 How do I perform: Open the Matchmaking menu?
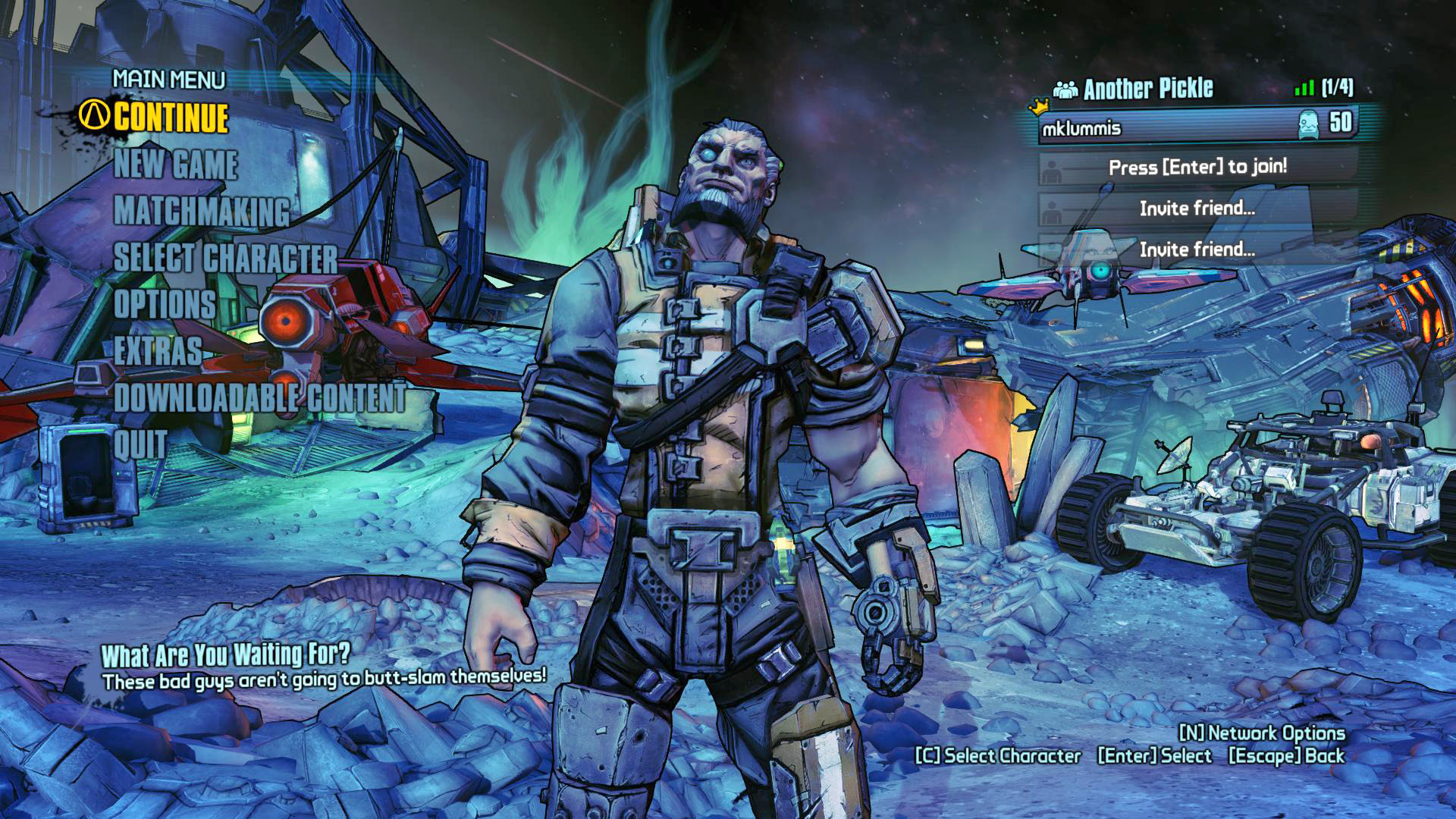click(x=202, y=211)
